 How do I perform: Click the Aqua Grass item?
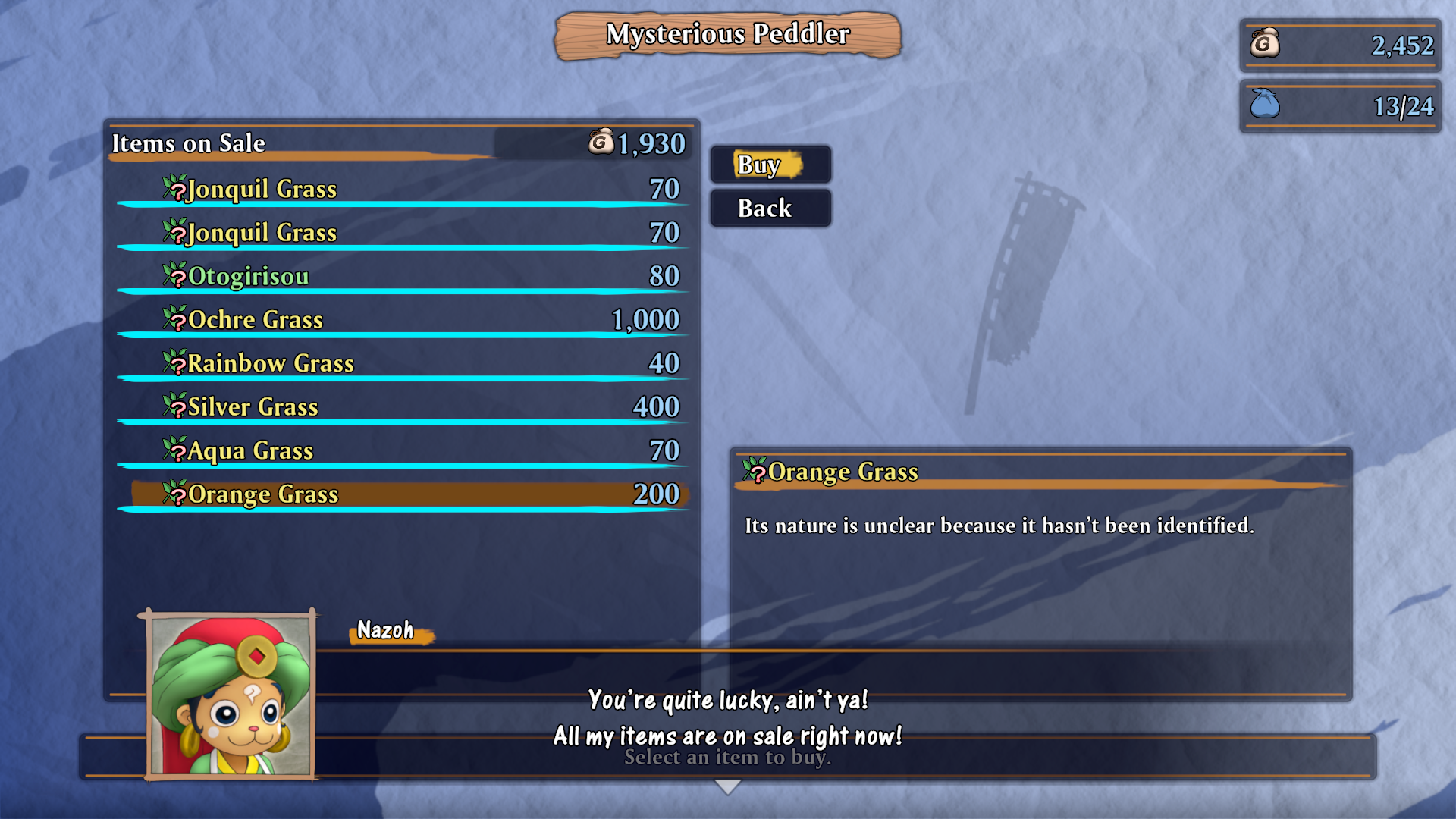pyautogui.click(x=402, y=450)
